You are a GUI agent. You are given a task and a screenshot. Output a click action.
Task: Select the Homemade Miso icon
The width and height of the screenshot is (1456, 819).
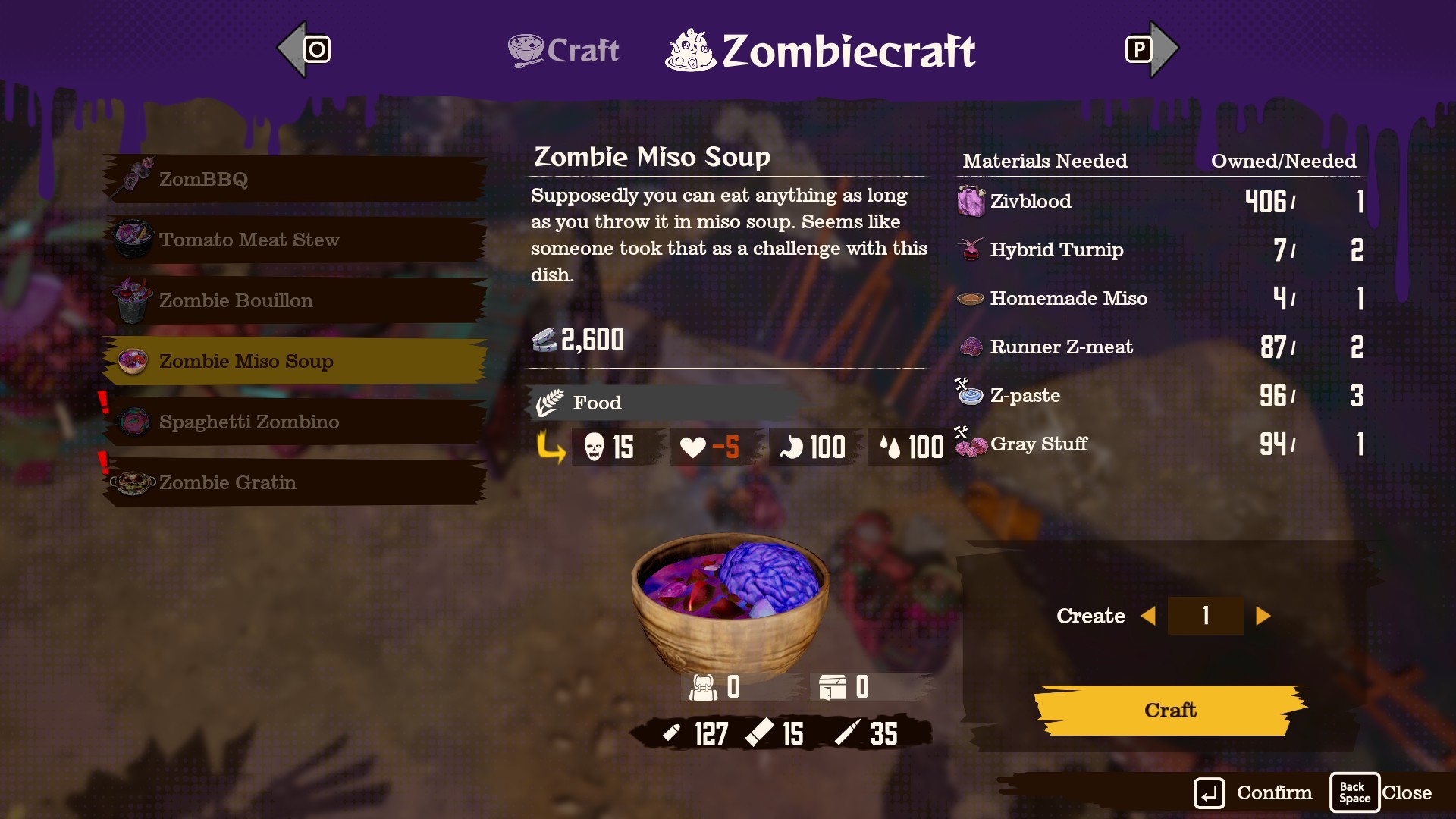[970, 297]
